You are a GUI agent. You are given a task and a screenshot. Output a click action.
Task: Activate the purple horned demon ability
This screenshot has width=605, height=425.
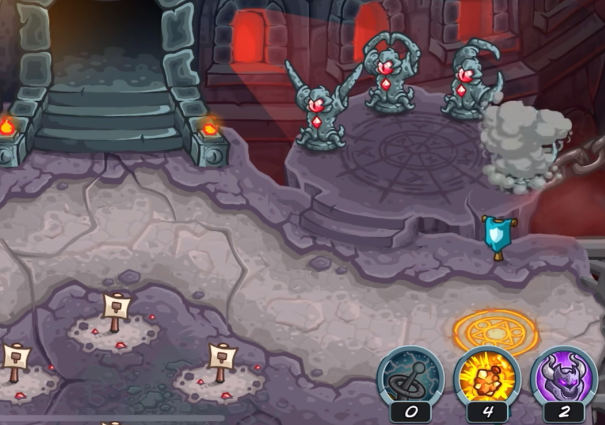coord(562,377)
